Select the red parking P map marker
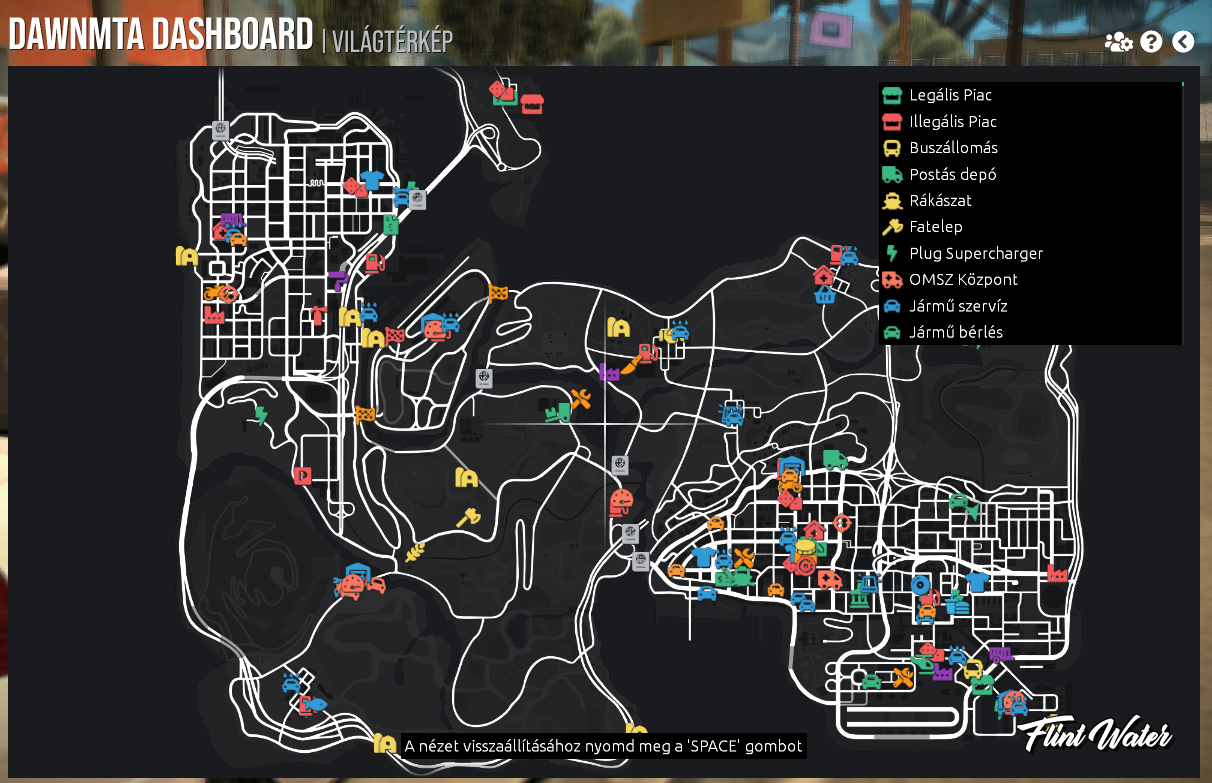 302,475
